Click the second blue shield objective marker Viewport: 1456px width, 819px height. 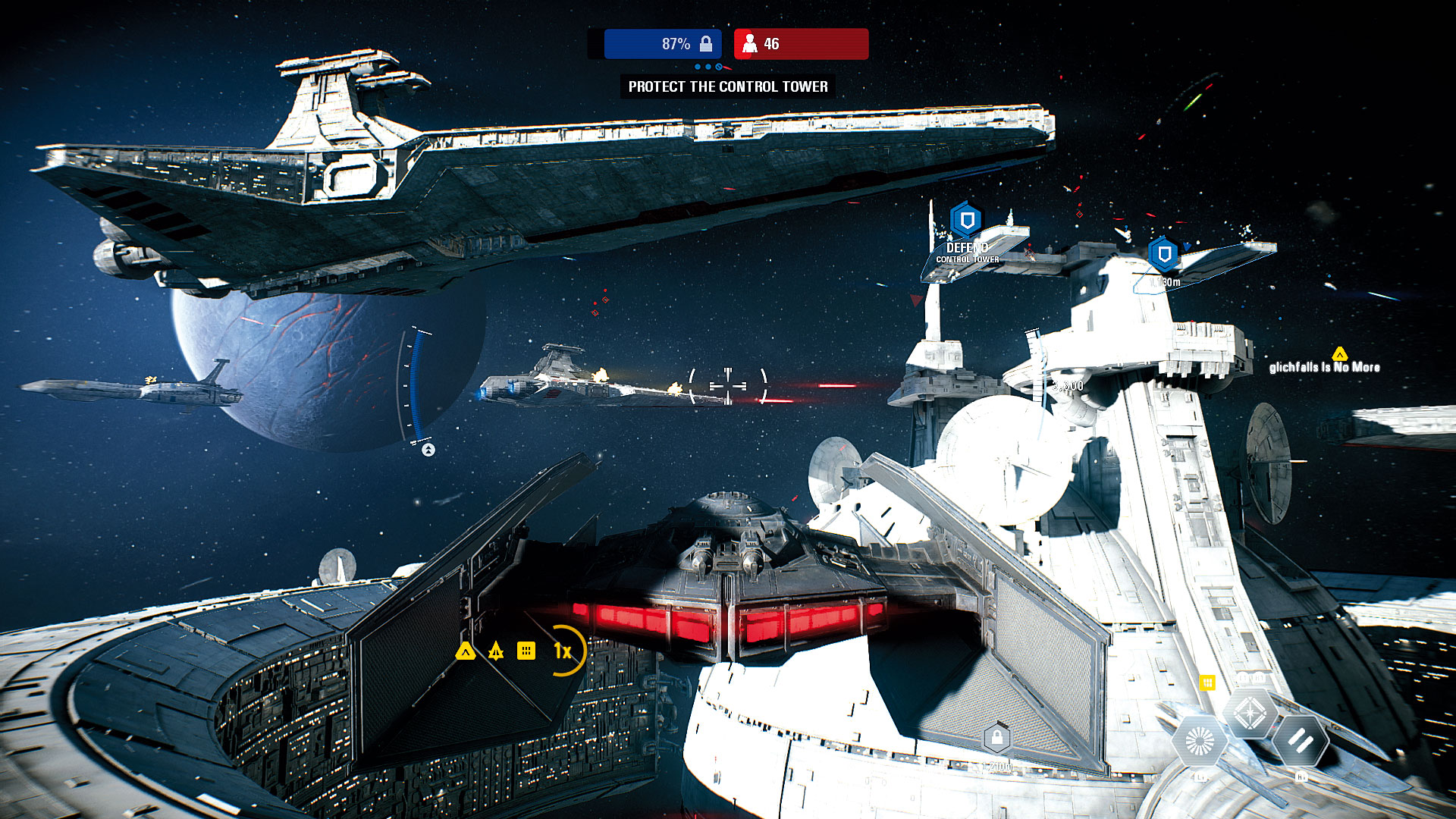(x=1163, y=253)
